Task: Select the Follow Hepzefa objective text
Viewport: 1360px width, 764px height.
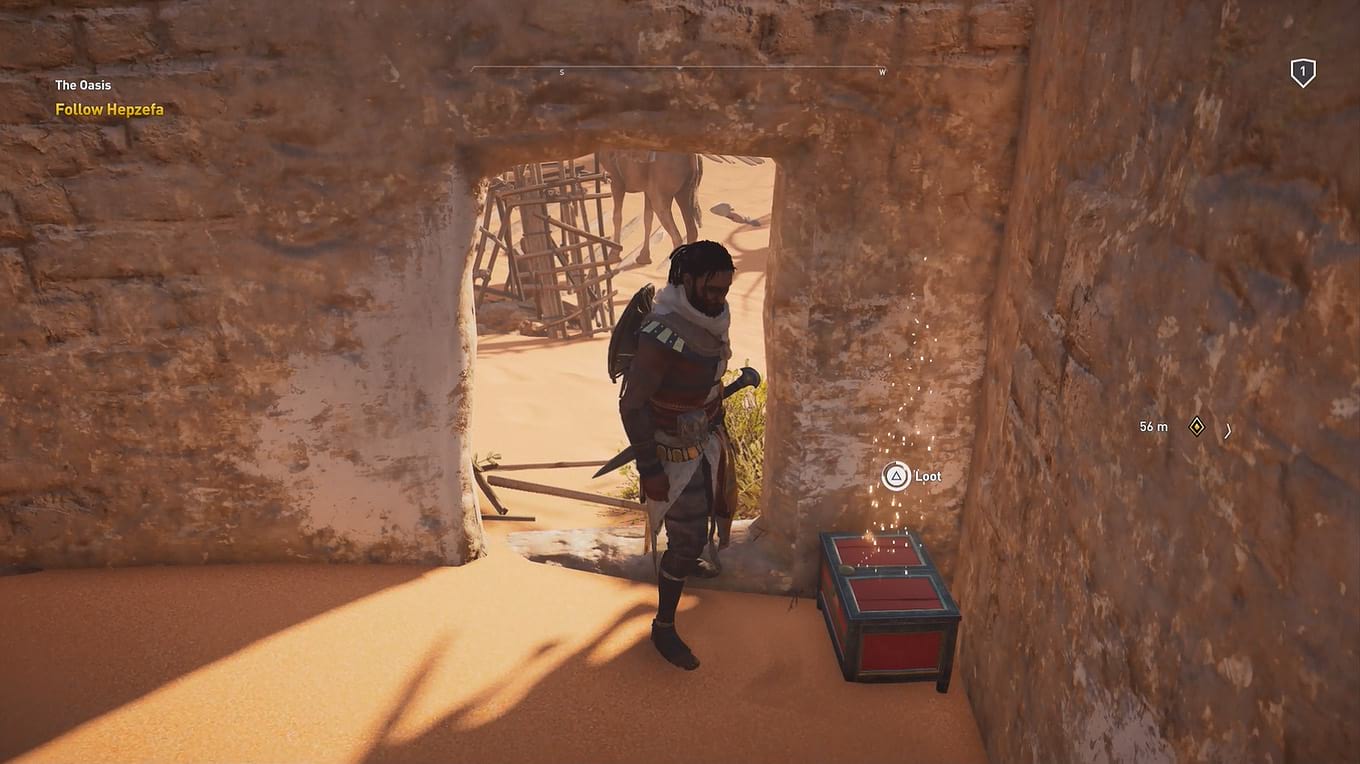Action: click(x=110, y=109)
